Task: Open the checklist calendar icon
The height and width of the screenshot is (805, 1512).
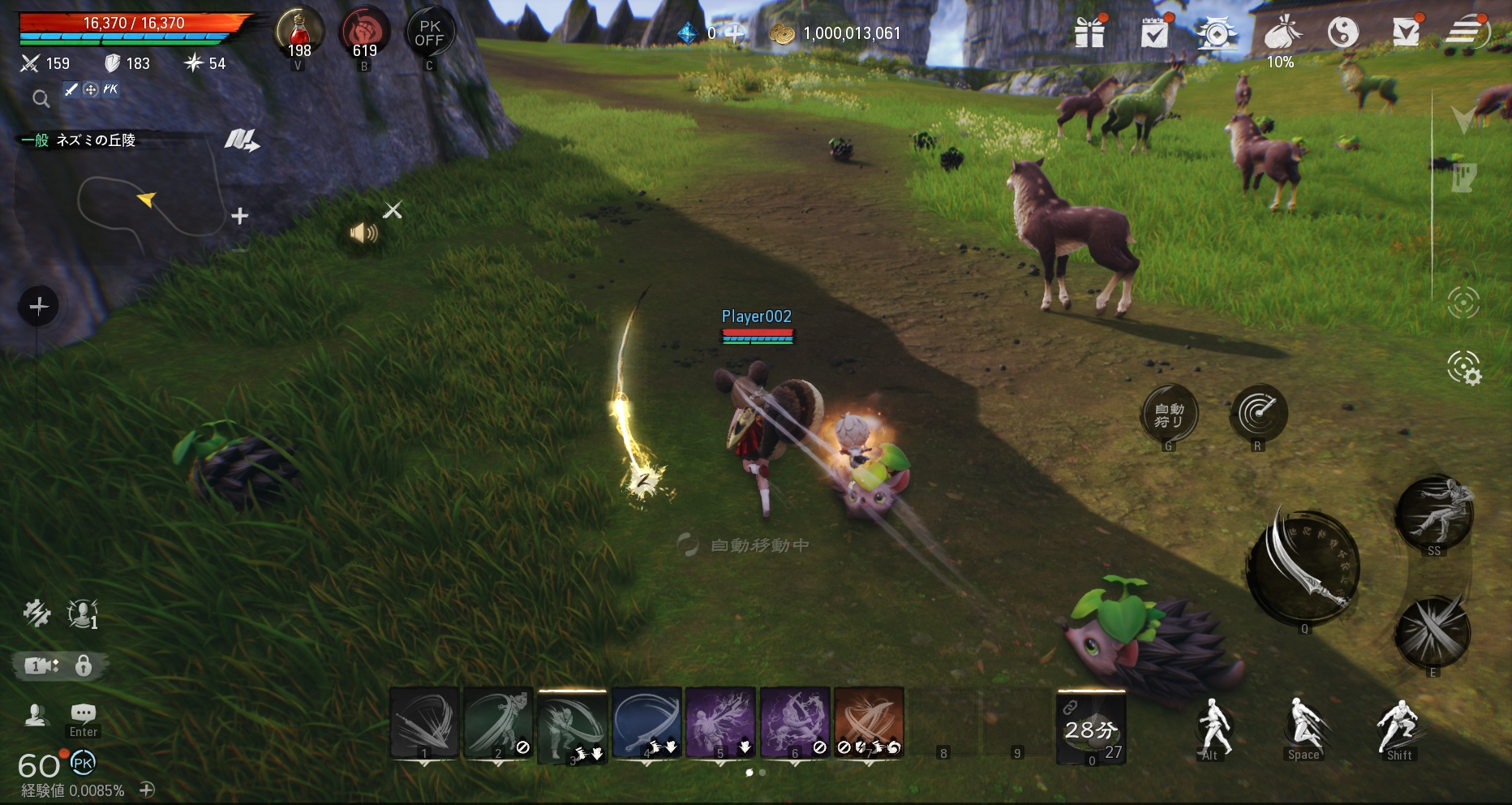Action: click(1153, 33)
